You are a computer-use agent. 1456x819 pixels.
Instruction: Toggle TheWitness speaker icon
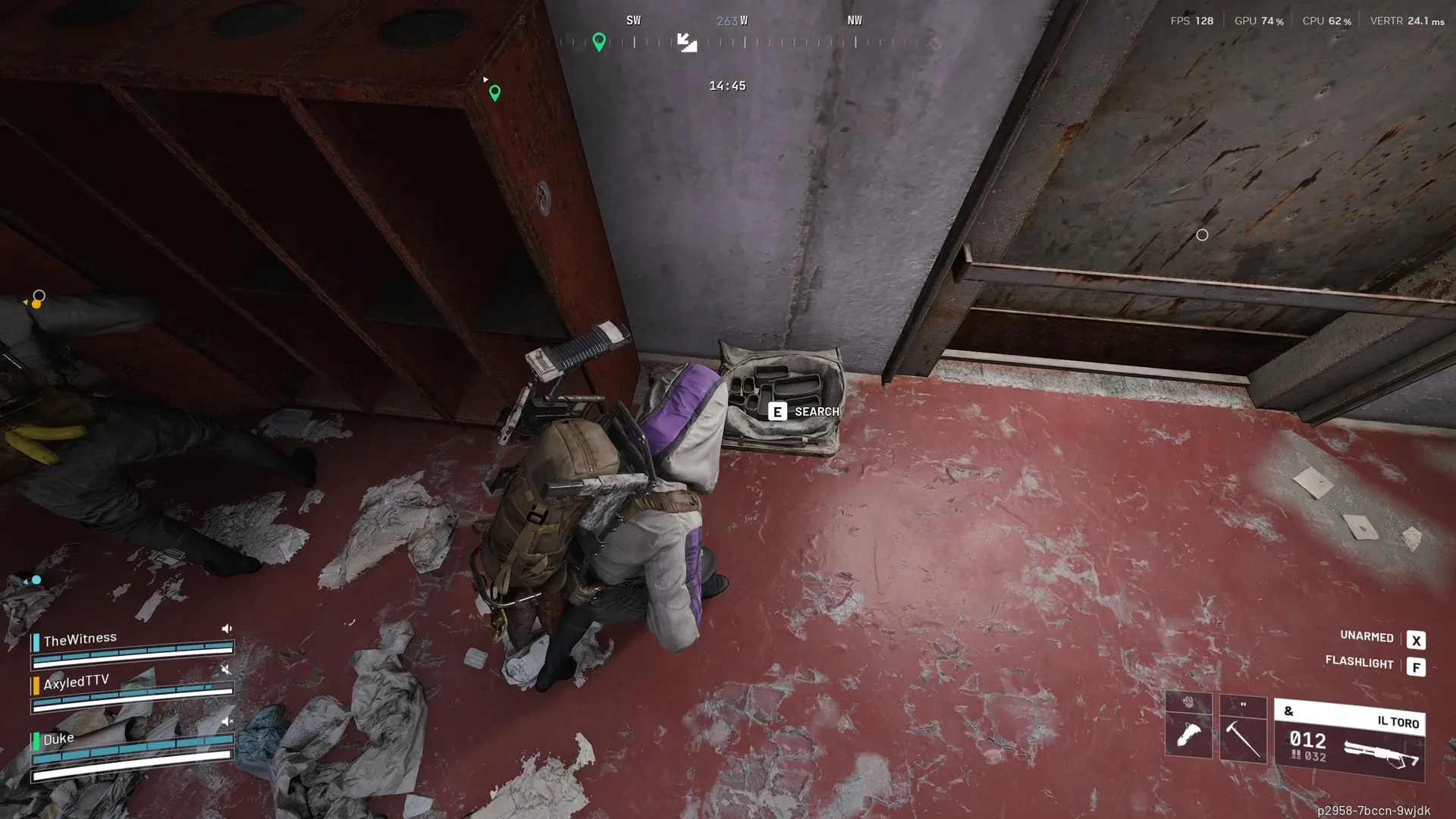(x=227, y=629)
